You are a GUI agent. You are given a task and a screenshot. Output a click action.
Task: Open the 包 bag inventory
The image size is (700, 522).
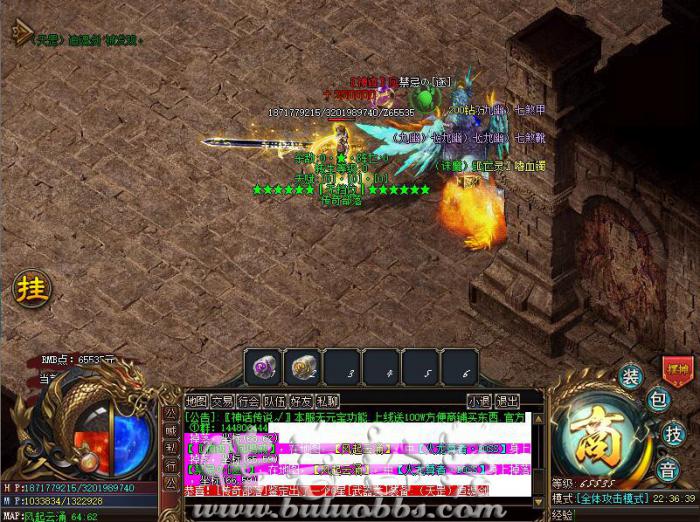click(x=657, y=401)
